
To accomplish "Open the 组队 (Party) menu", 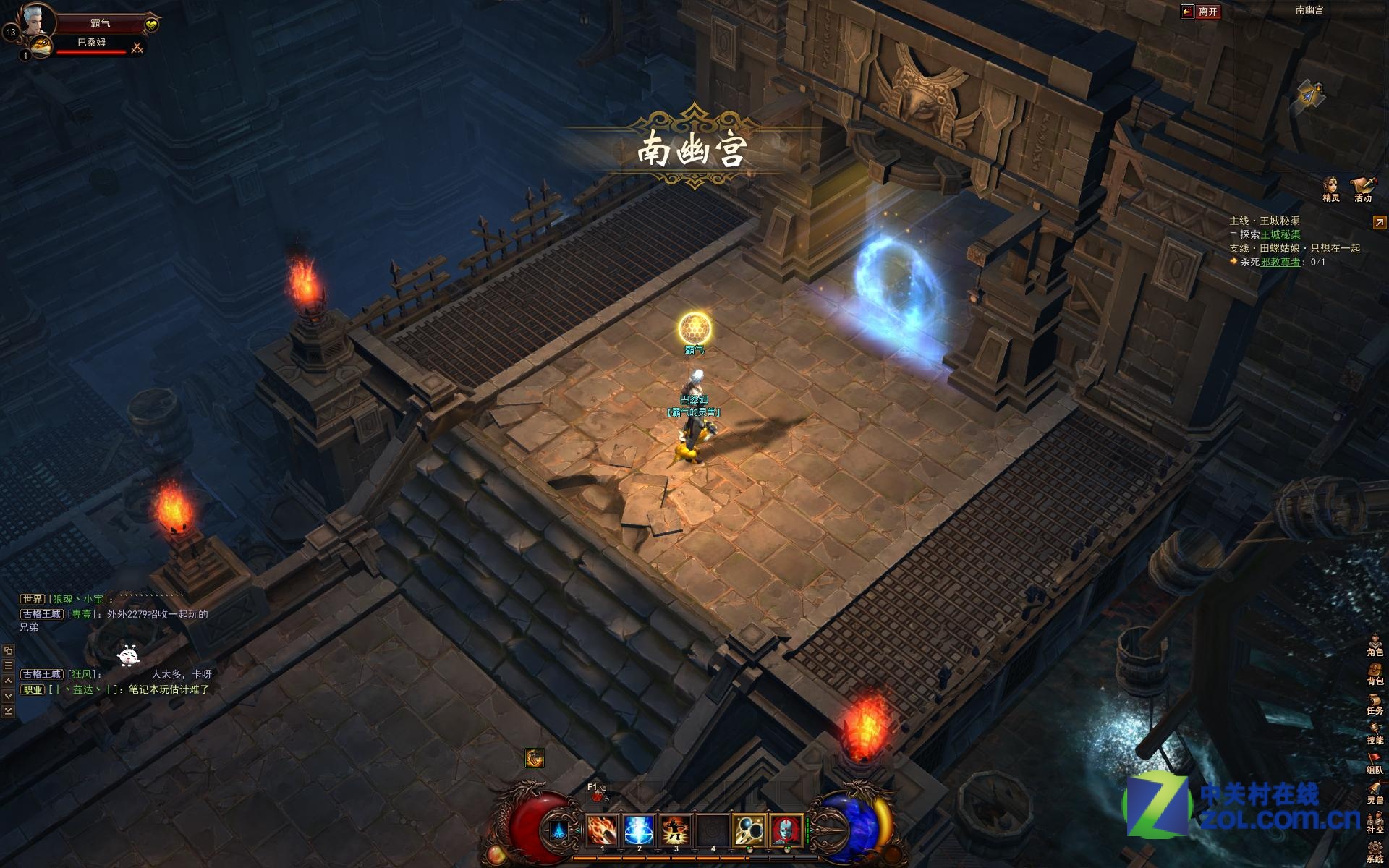I will (x=1375, y=762).
